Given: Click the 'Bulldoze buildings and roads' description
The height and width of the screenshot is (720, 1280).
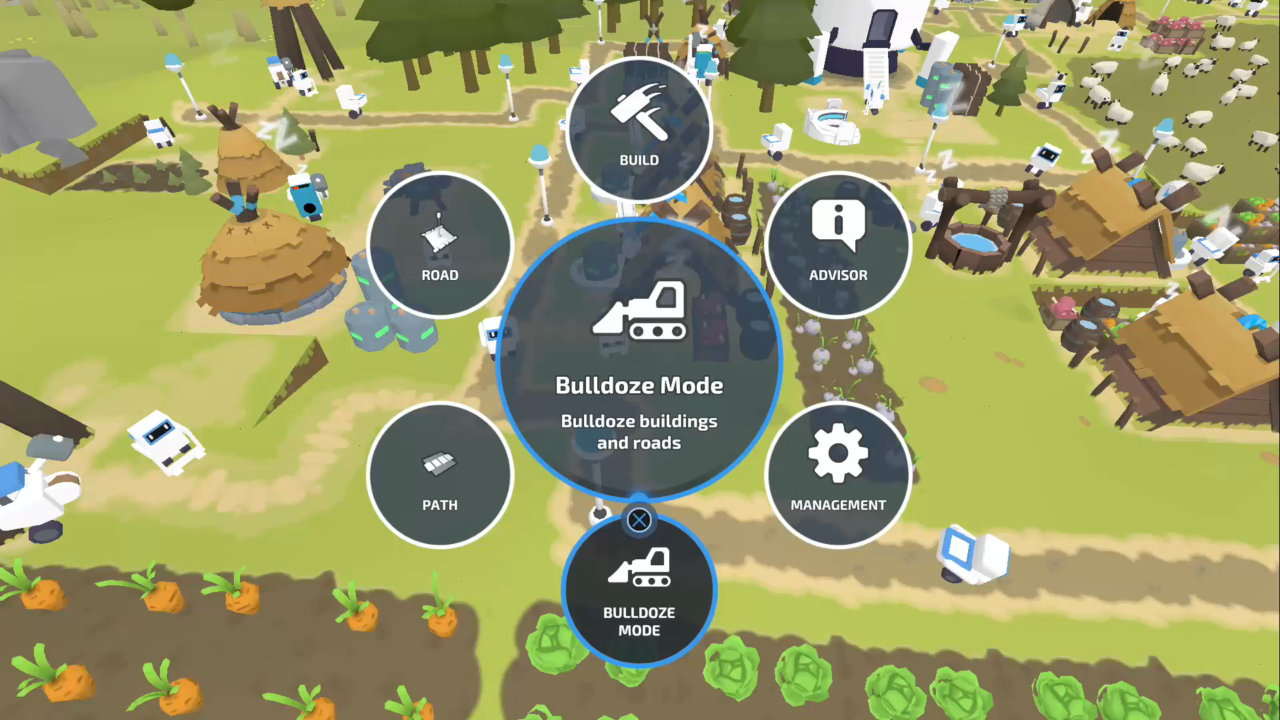Looking at the screenshot, I should (x=639, y=432).
